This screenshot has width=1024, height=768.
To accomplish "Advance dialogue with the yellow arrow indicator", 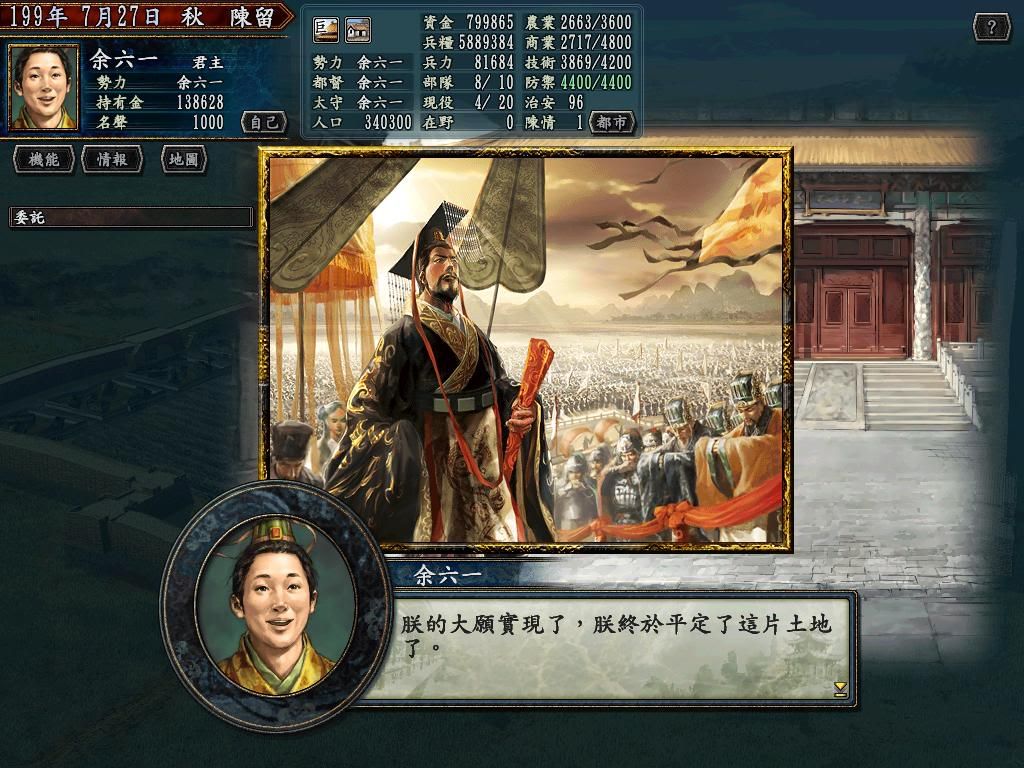I will [840, 689].
